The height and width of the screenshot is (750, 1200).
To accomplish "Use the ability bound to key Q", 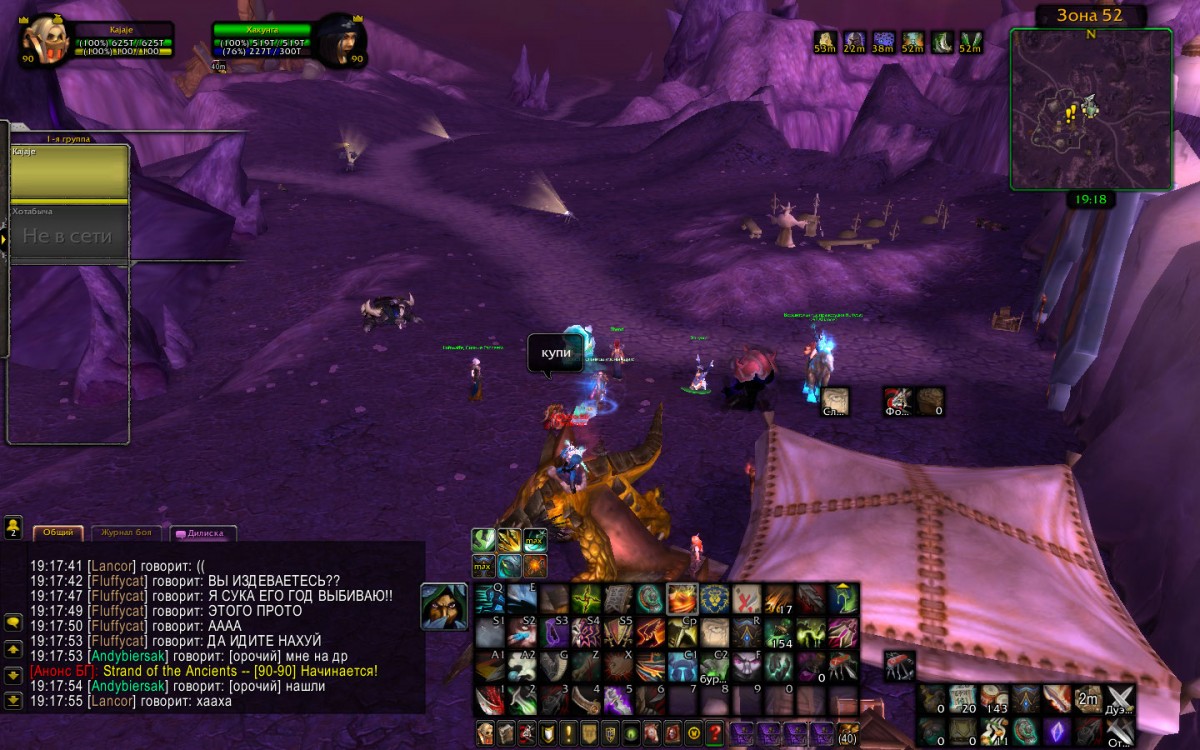I will coord(490,599).
